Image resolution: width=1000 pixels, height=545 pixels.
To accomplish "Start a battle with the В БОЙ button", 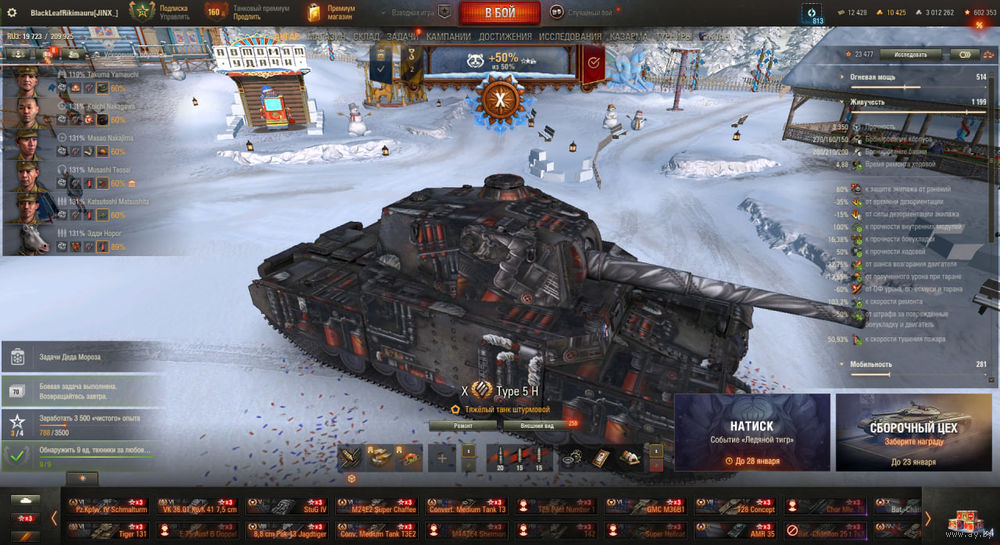I will (500, 13).
